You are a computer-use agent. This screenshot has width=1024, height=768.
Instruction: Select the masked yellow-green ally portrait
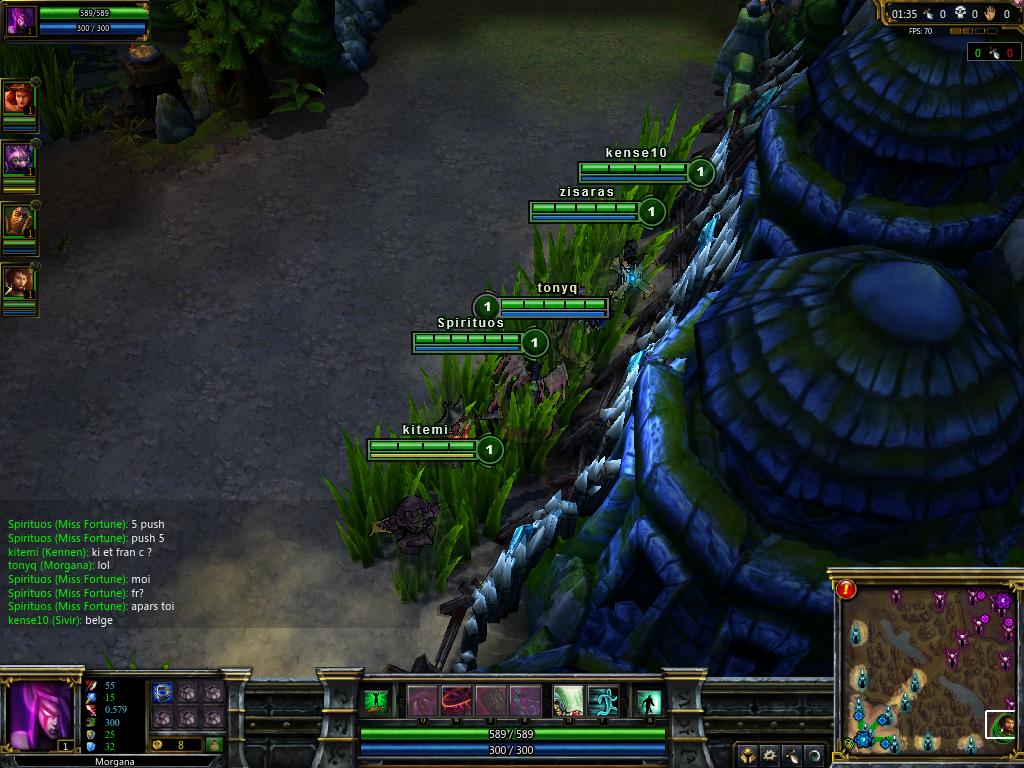click(18, 221)
